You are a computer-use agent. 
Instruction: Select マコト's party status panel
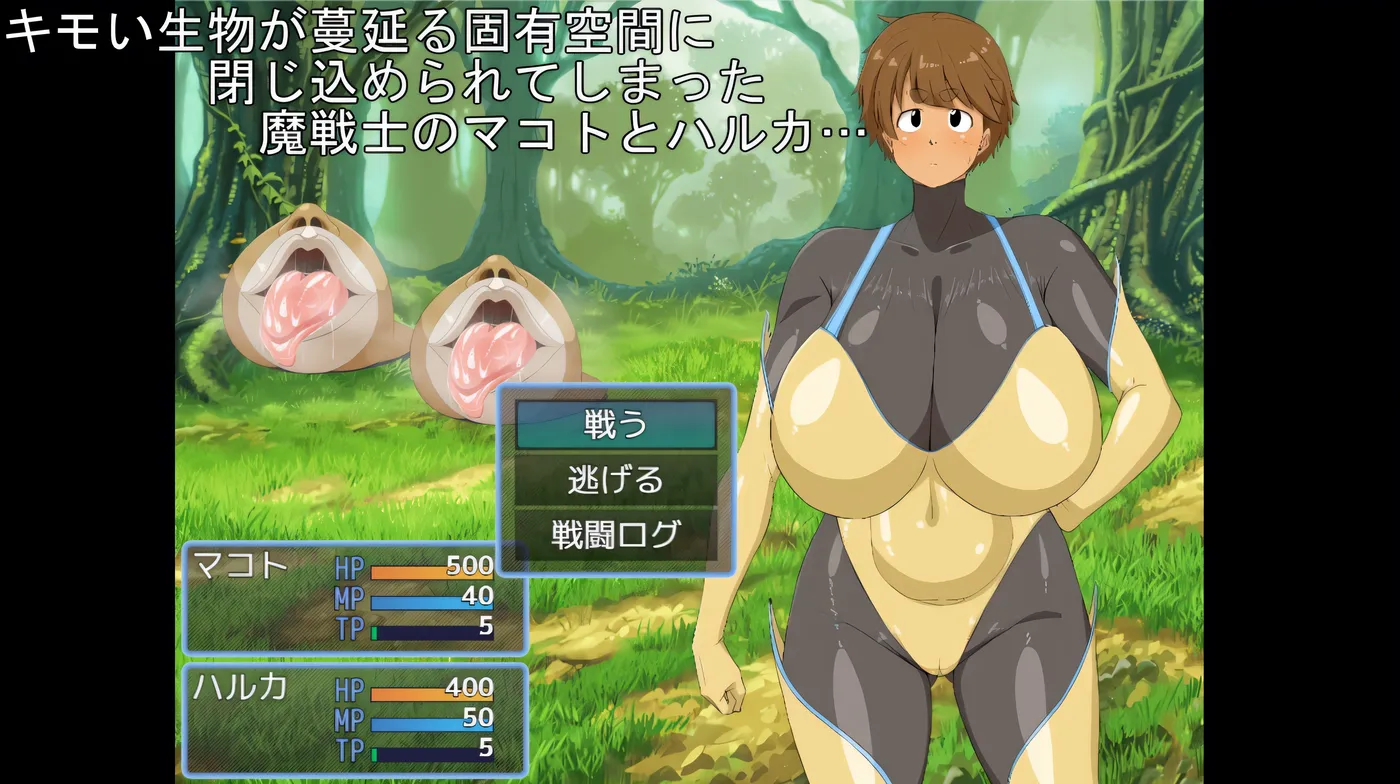[x=354, y=598]
